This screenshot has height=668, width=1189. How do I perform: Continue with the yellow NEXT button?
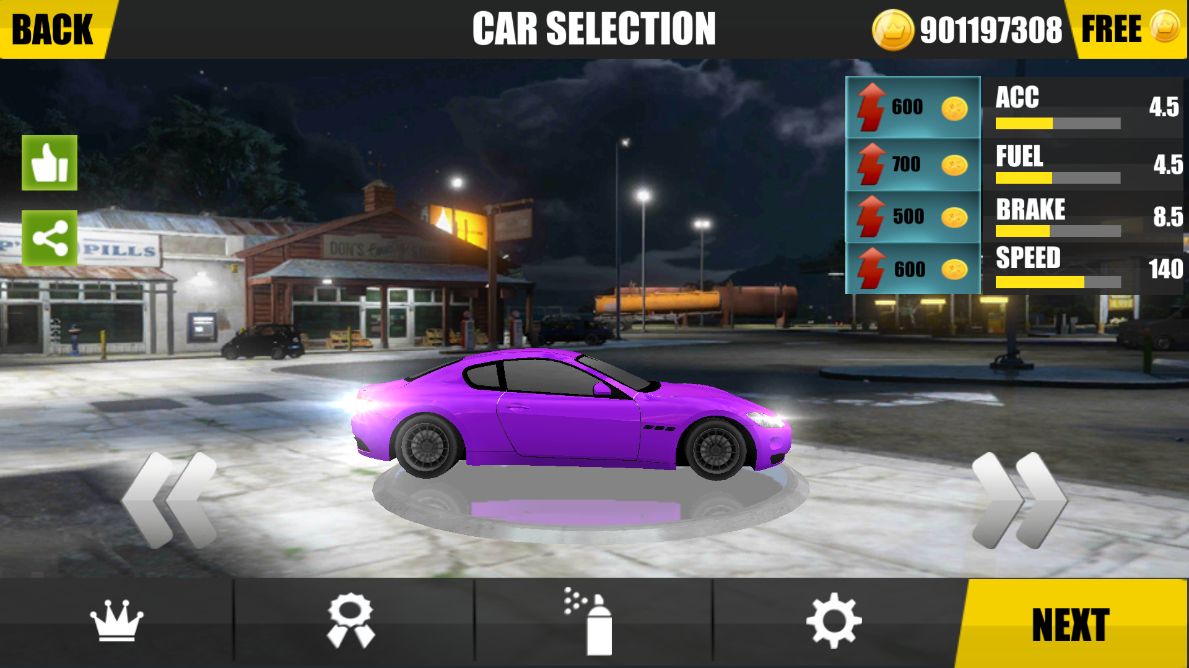[x=1070, y=625]
